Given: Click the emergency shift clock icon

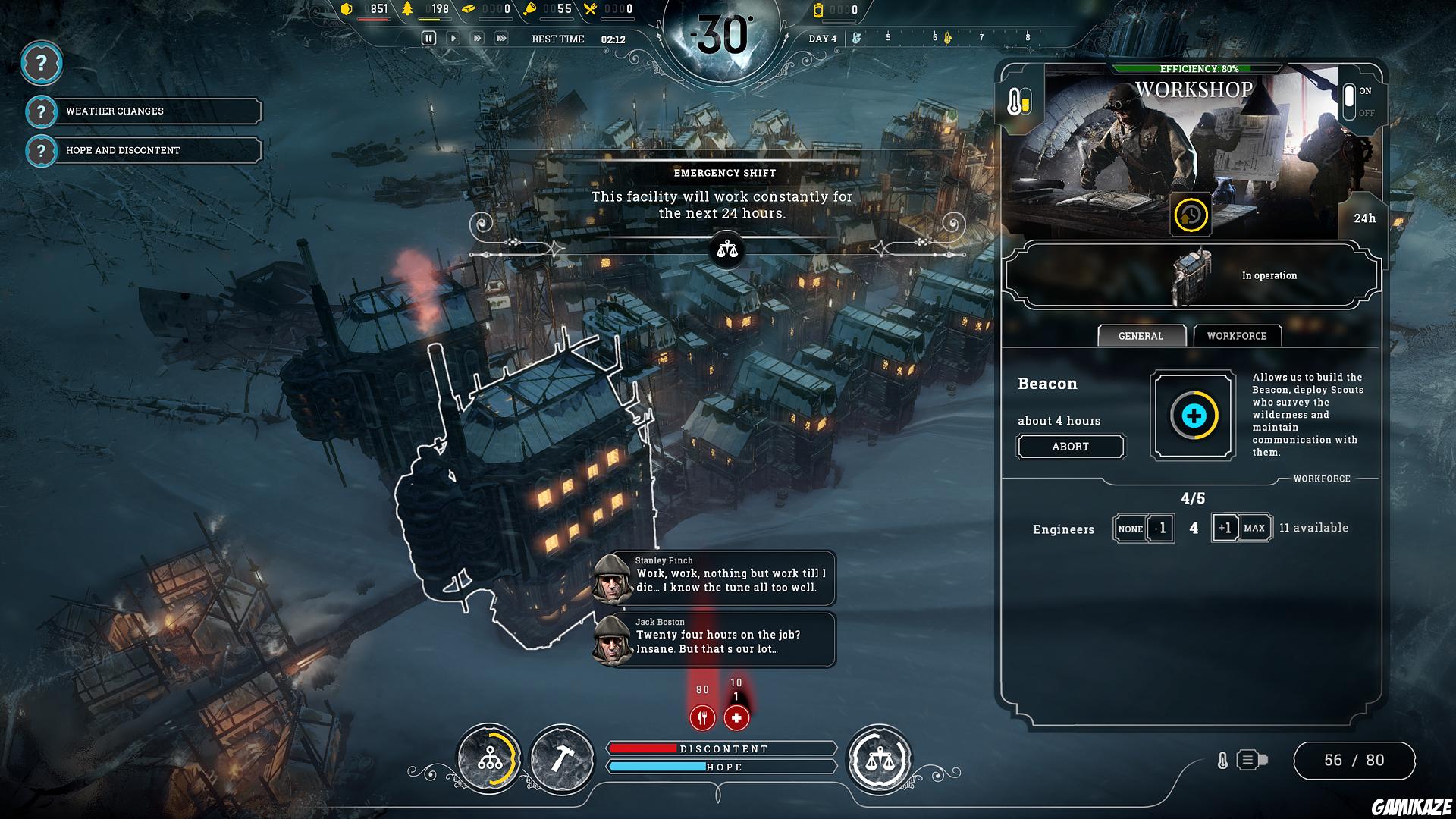Looking at the screenshot, I should tap(1189, 216).
